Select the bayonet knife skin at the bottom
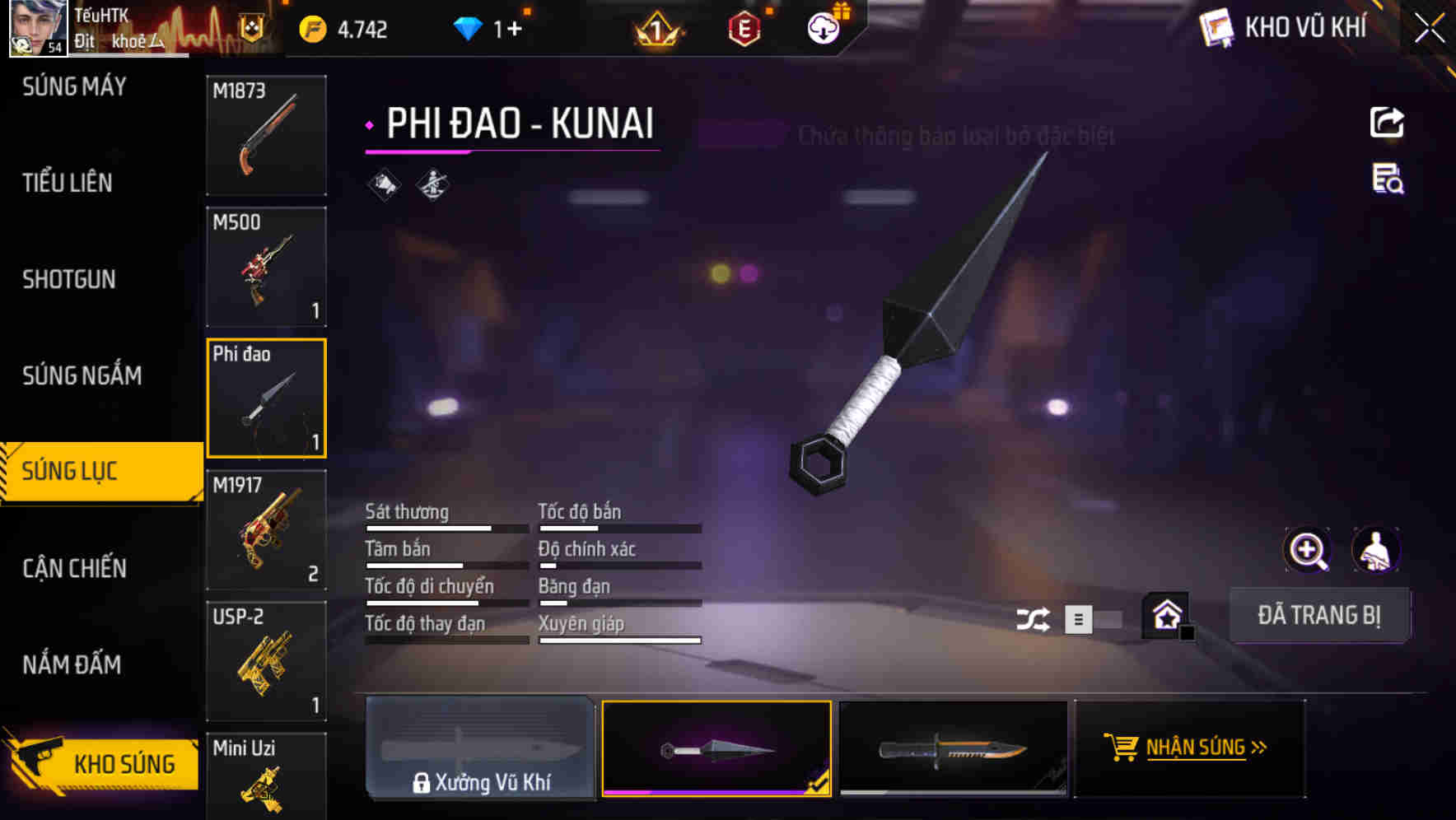Image resolution: width=1456 pixels, height=820 pixels. pos(953,748)
